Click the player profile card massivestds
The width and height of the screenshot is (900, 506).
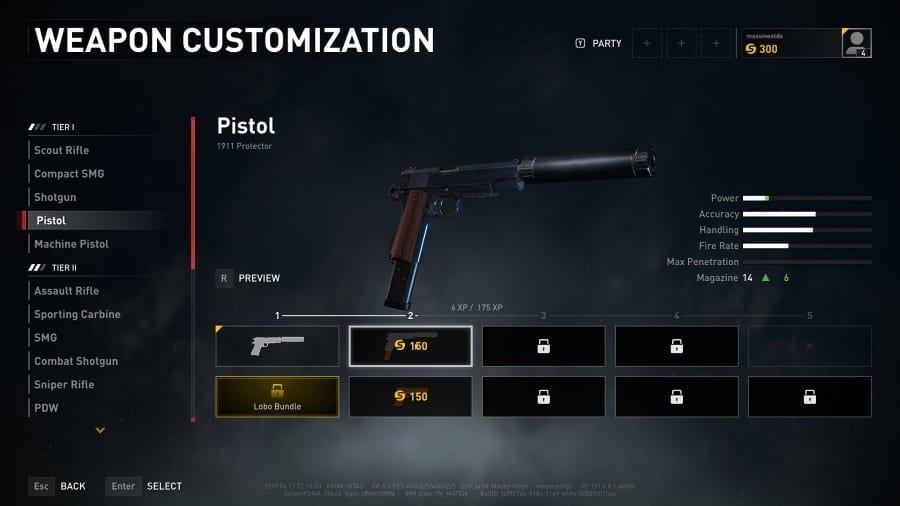pyautogui.click(x=807, y=43)
